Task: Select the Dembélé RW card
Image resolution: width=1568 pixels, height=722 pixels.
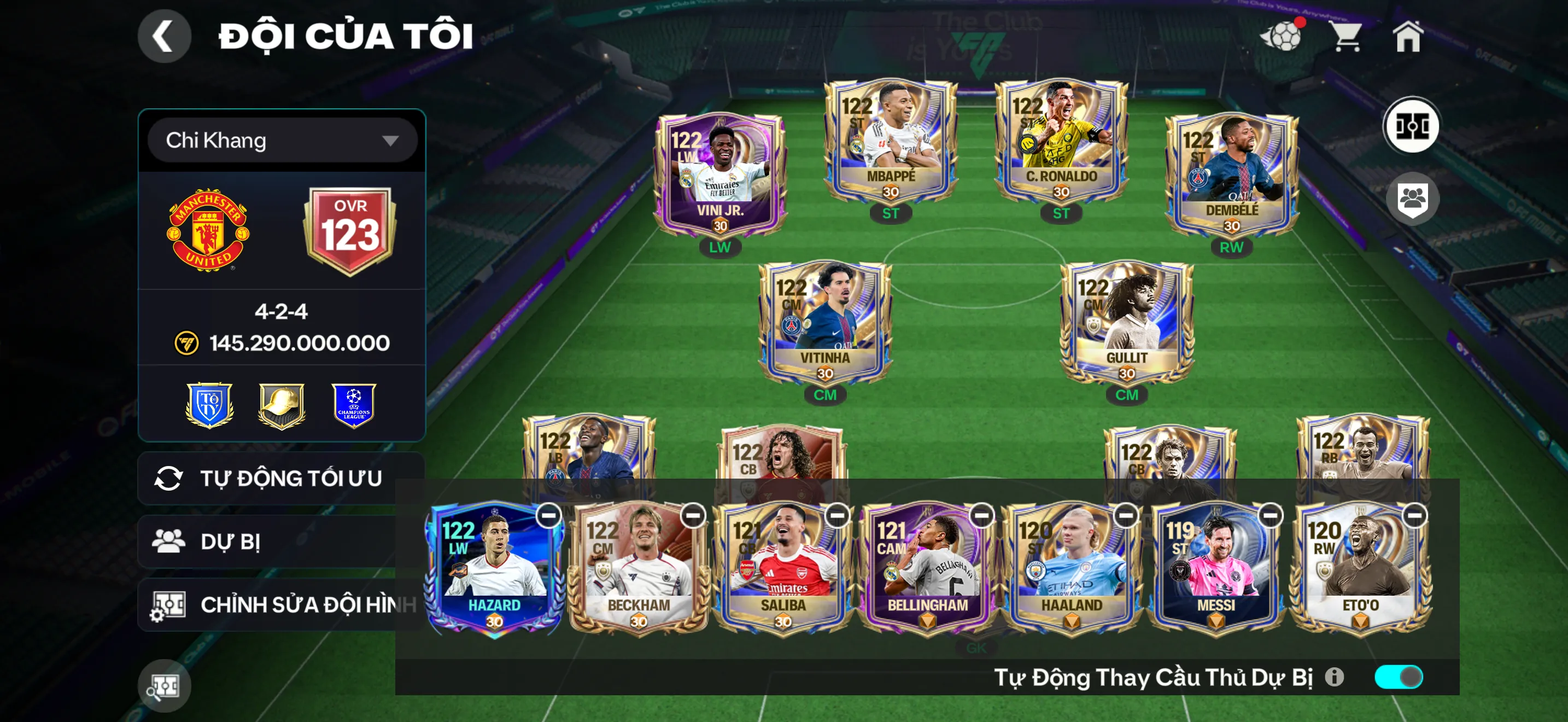Action: tap(1231, 176)
